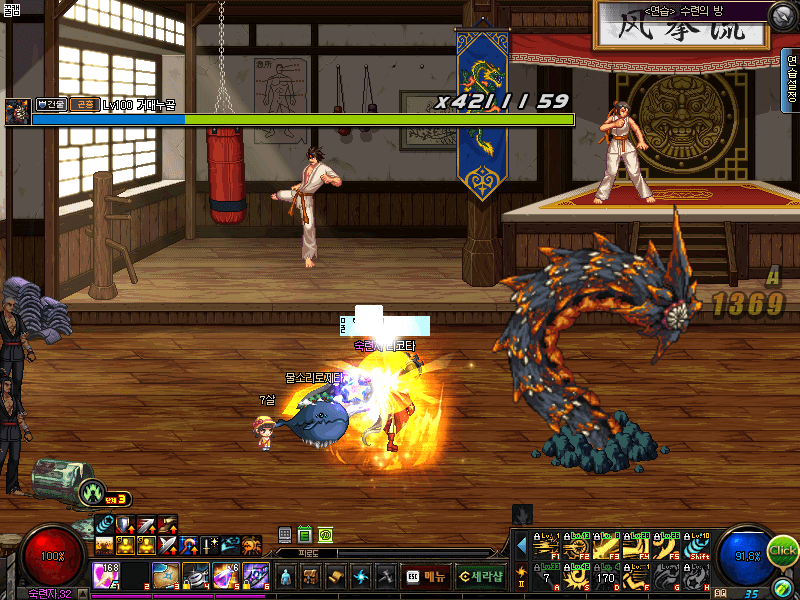Open the keyboard icon above the fatigue bar
The width and height of the screenshot is (800, 600).
(x=285, y=535)
